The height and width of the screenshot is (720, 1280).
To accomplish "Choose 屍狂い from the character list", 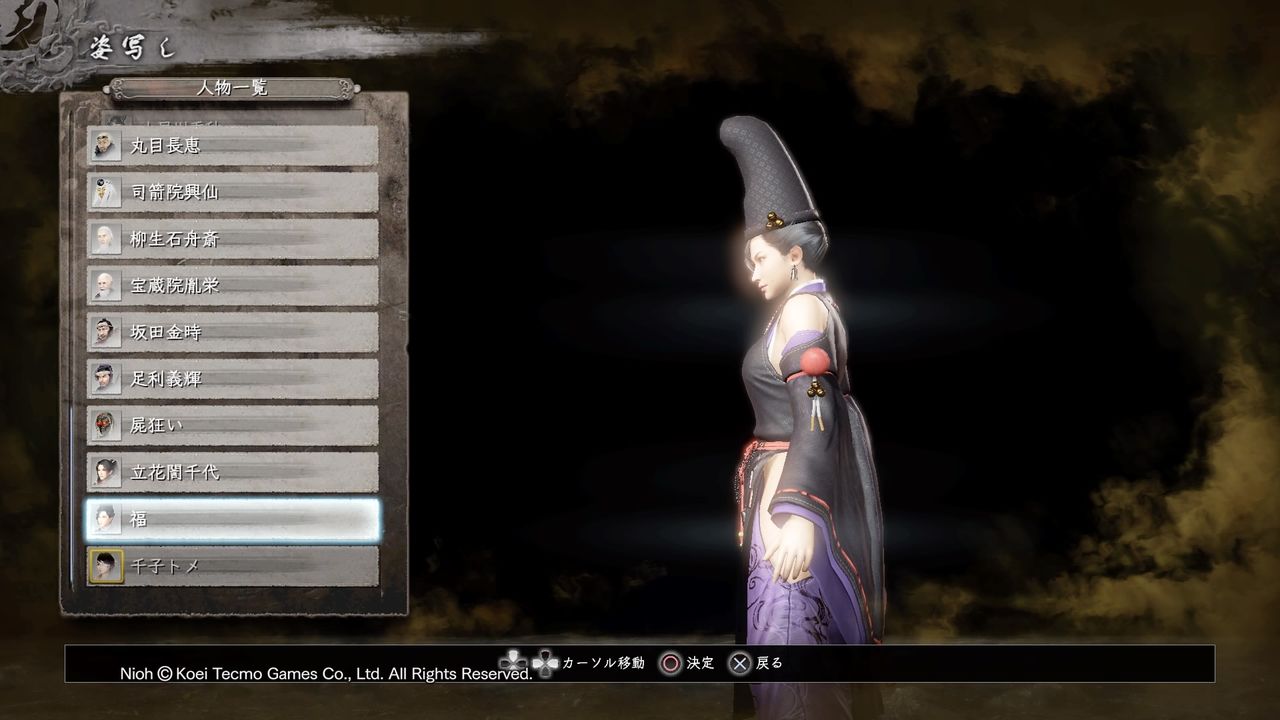I will point(230,425).
